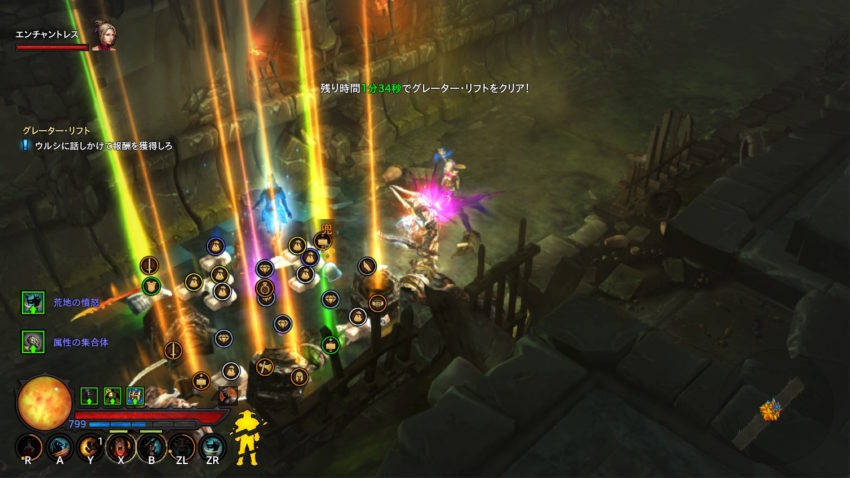Click the blue buff icon above health bar

[x=135, y=395]
